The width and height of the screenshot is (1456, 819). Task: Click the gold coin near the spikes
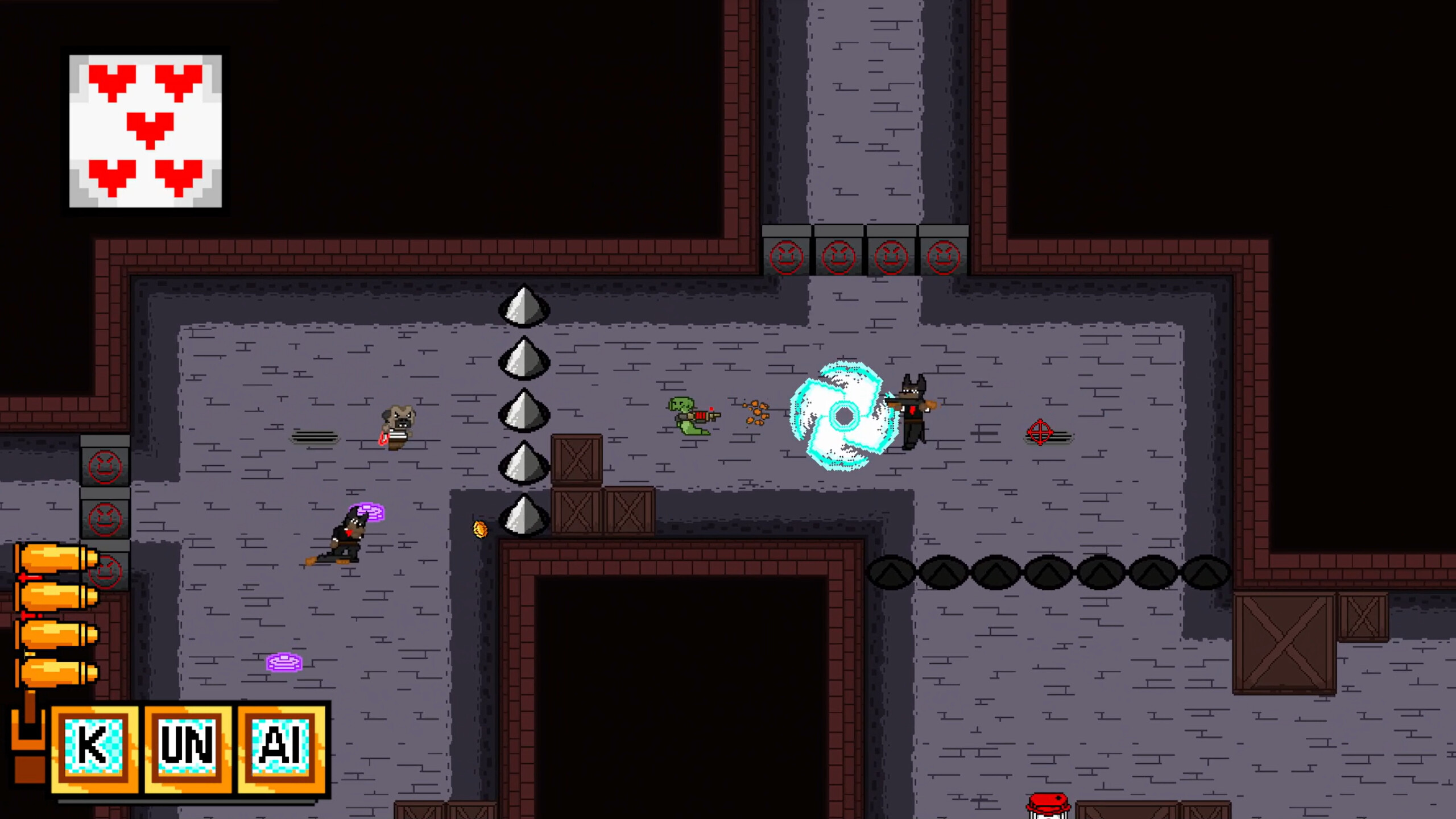[x=479, y=528]
